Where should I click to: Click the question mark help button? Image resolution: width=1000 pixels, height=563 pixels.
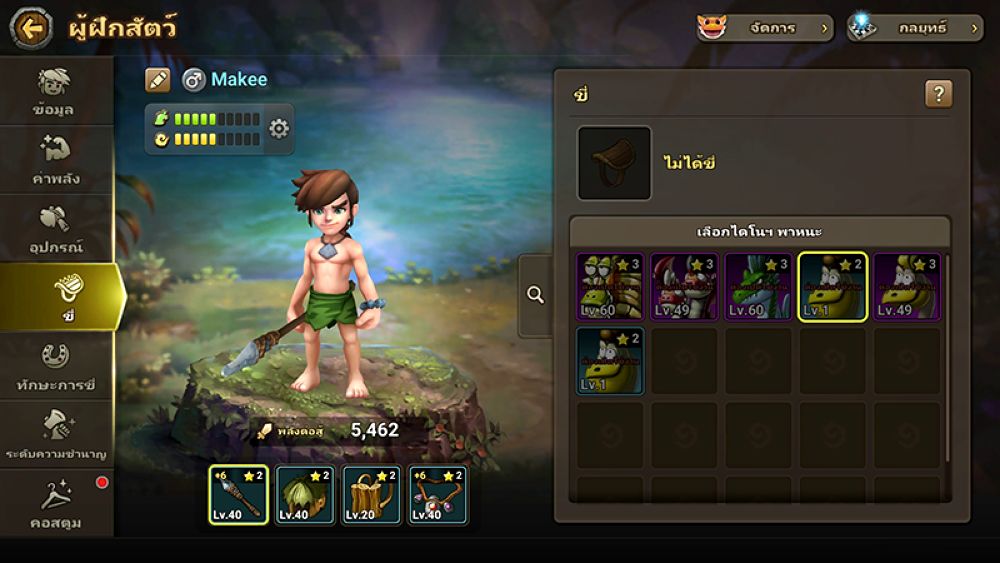(x=938, y=95)
